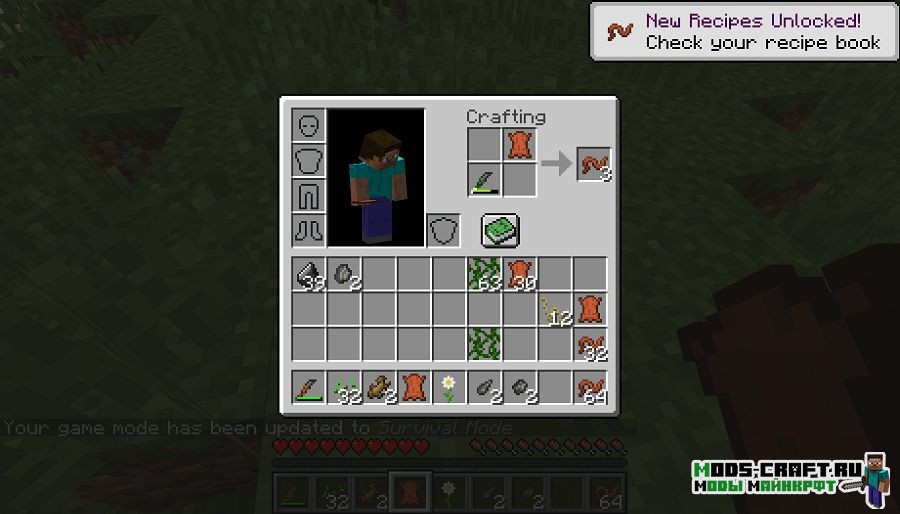
Task: Click the empty leggings armor slot
Action: (x=309, y=196)
